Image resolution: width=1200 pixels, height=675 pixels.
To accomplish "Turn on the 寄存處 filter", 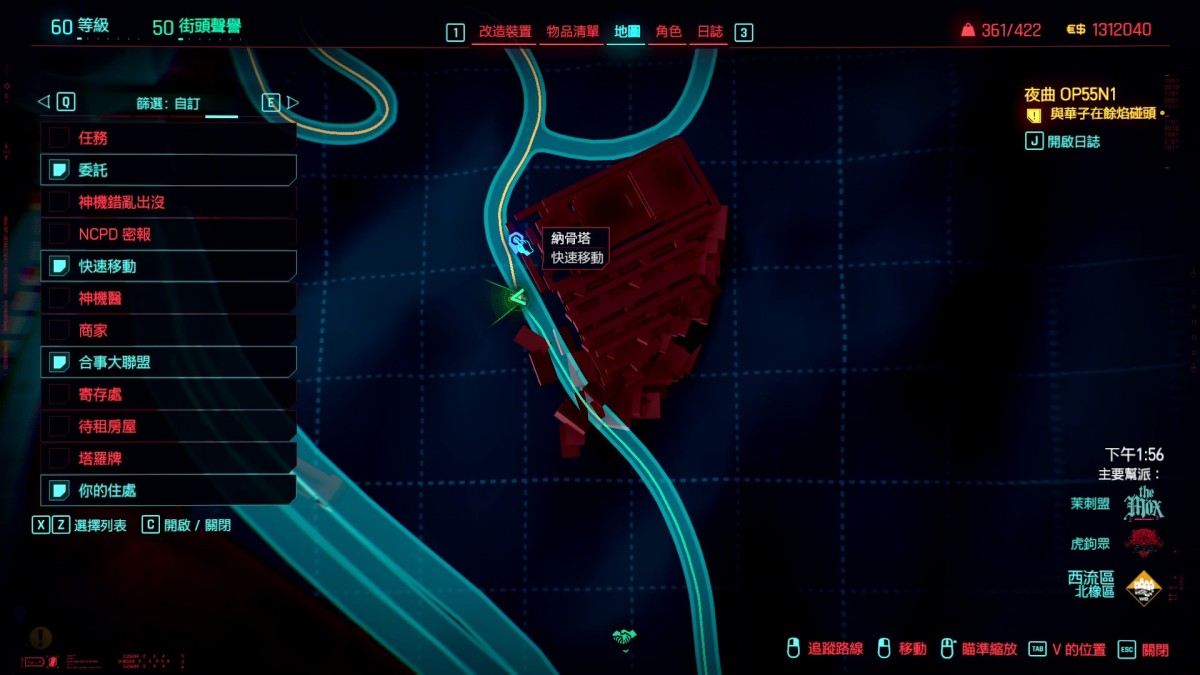I will [x=168, y=394].
